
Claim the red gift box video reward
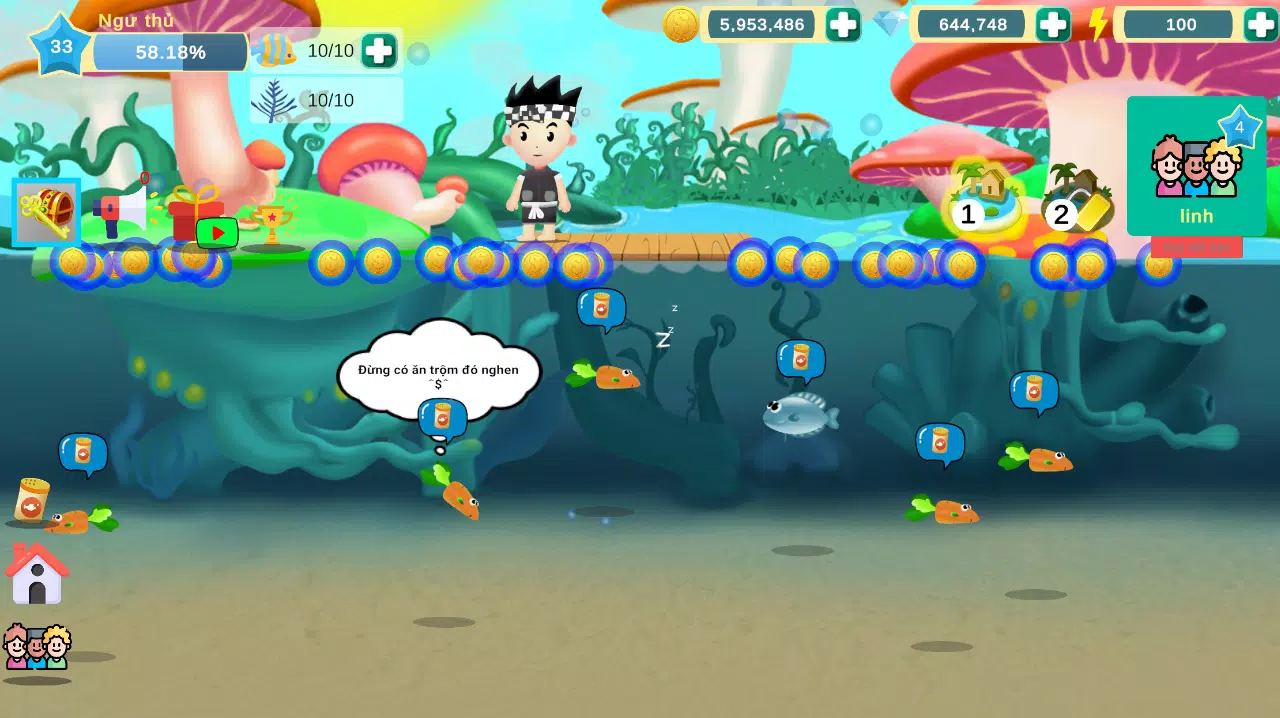pos(197,215)
